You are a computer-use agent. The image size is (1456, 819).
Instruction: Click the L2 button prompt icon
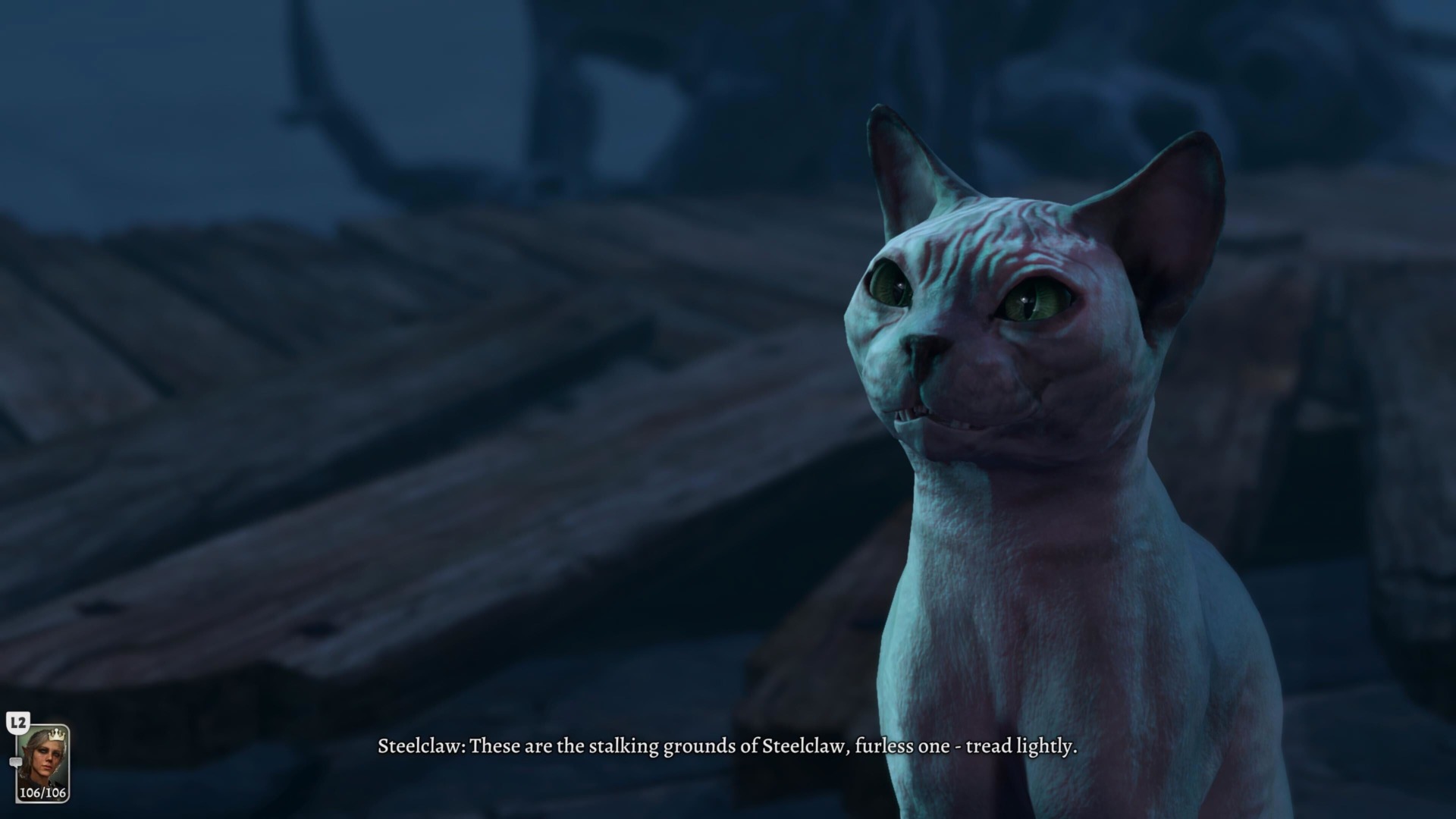click(x=18, y=722)
